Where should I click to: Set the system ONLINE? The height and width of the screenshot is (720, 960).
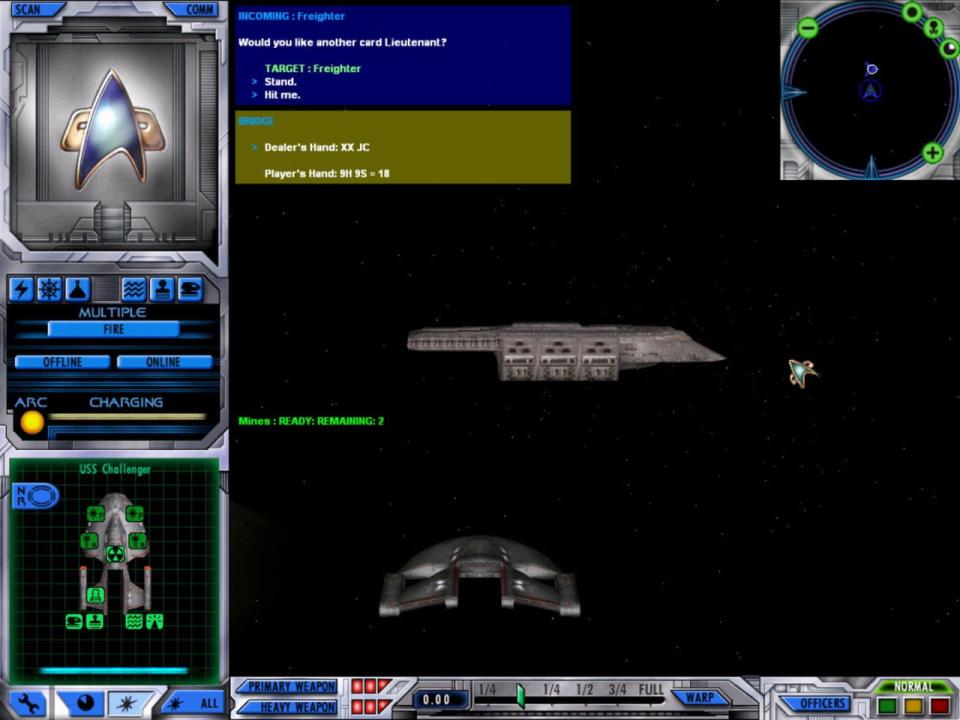click(x=164, y=362)
